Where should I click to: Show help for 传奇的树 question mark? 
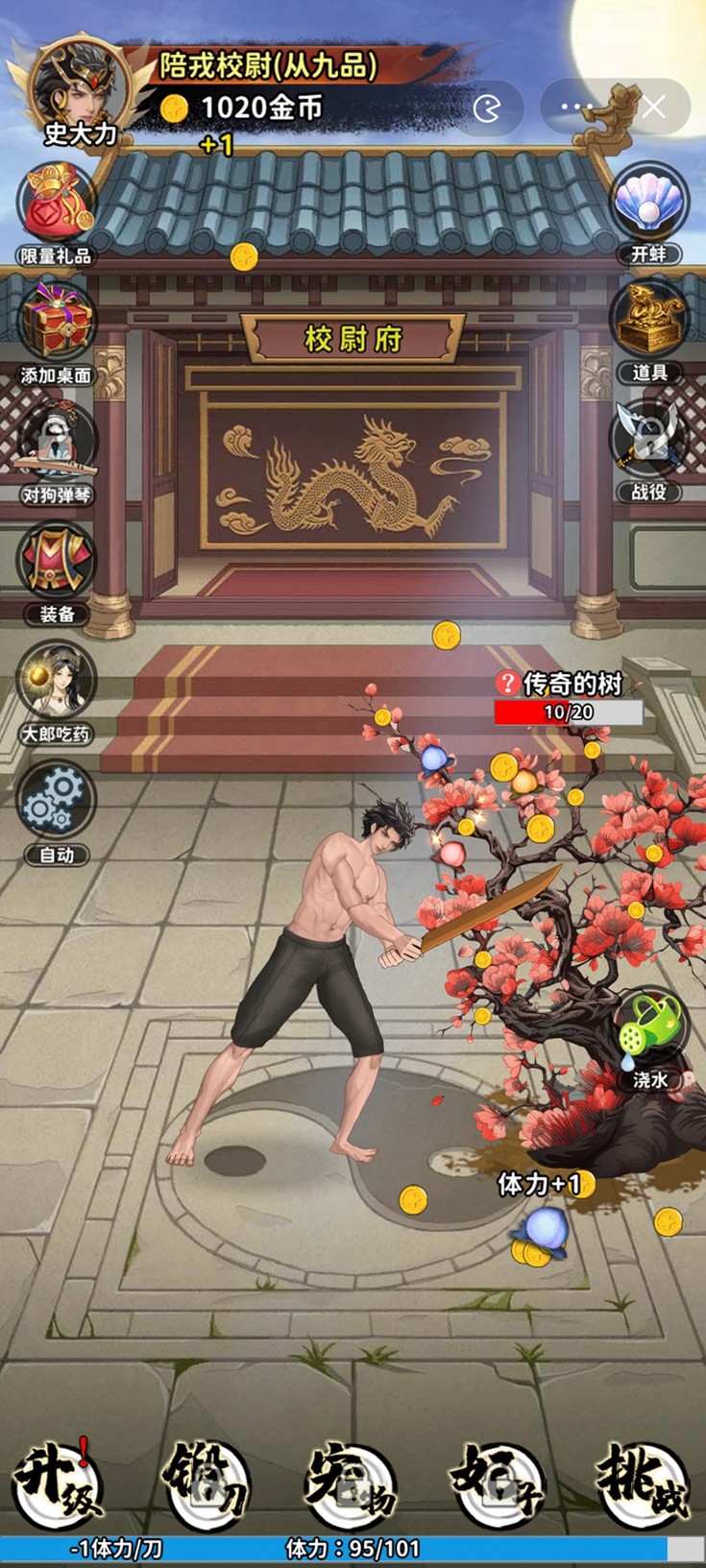coord(507,683)
